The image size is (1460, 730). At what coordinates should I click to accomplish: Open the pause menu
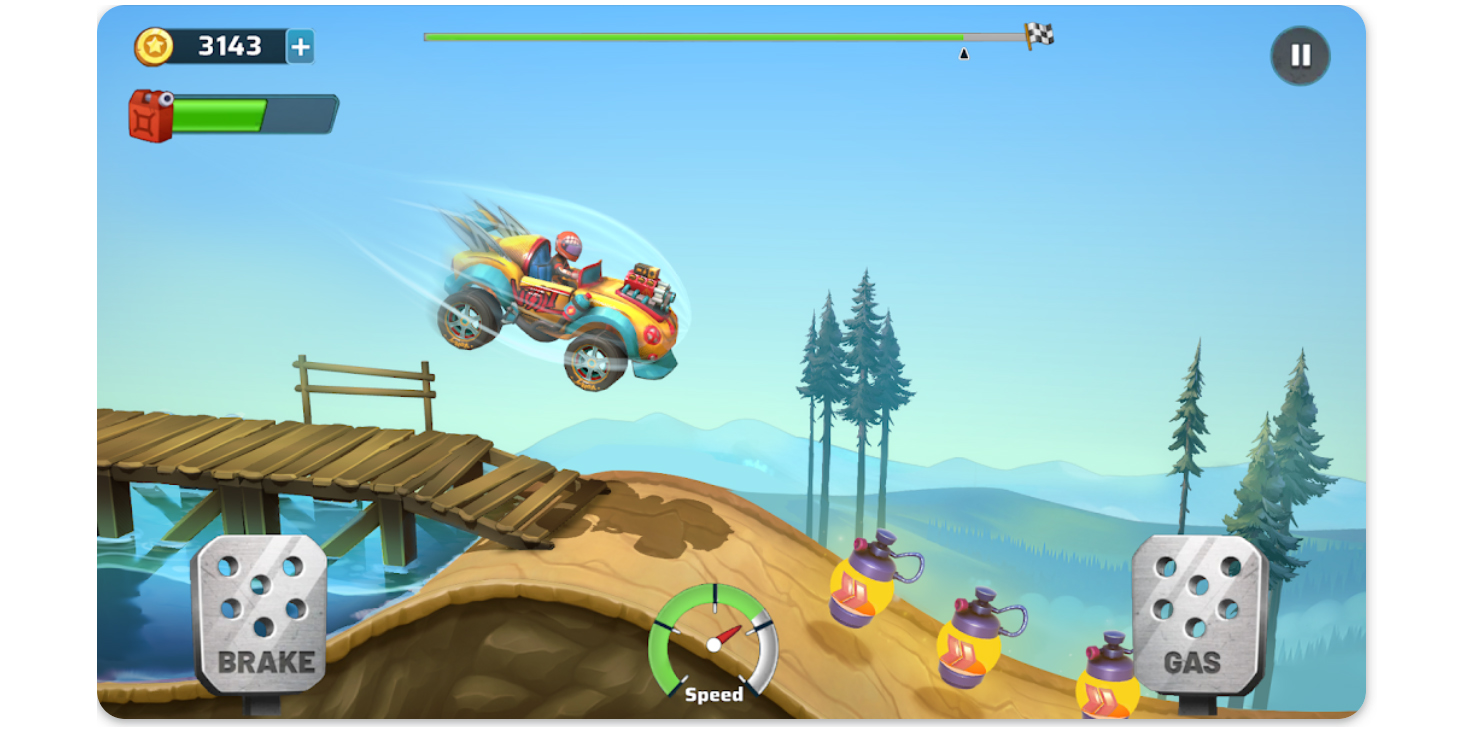[1299, 55]
